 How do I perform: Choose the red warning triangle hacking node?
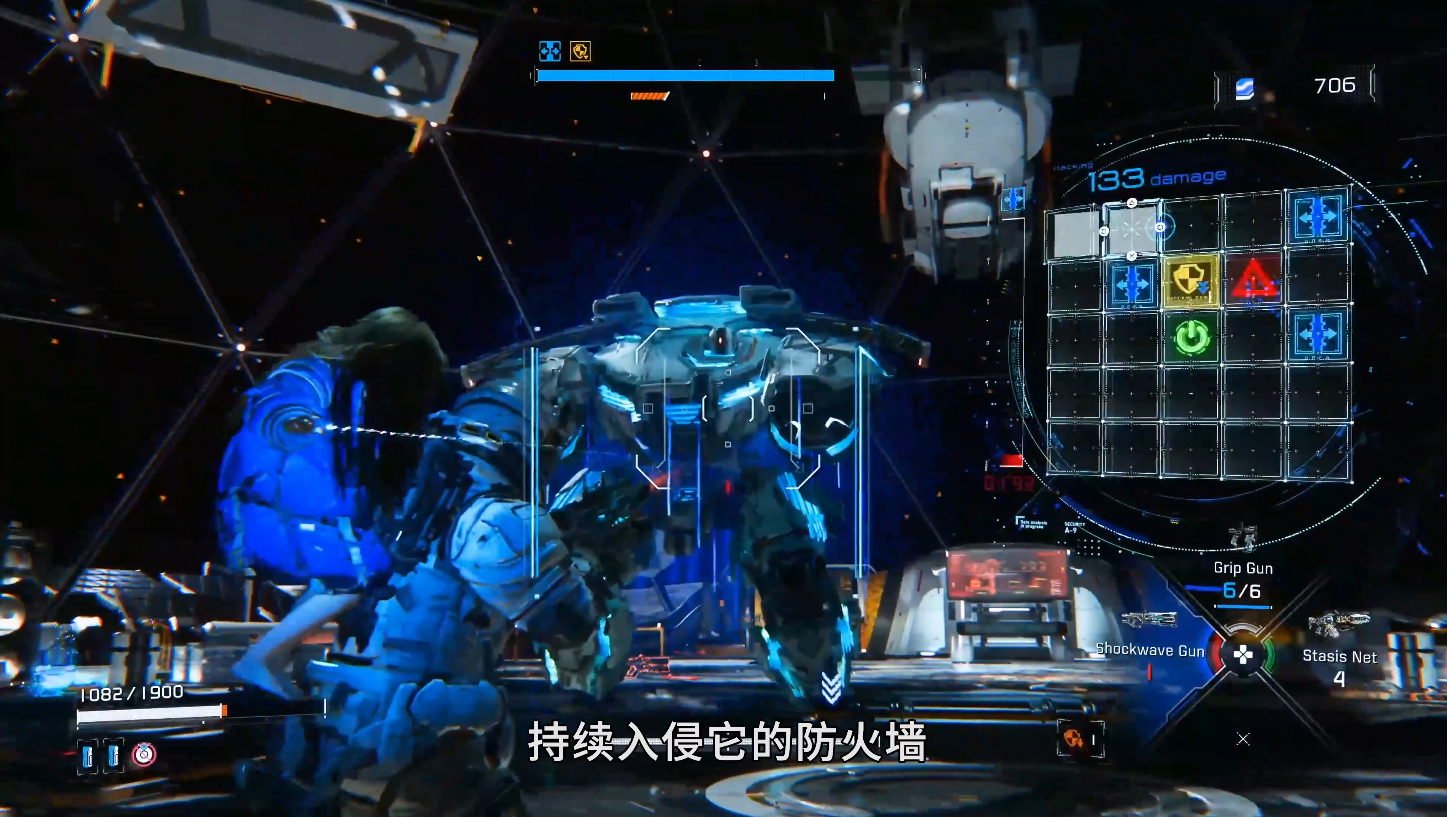1253,280
